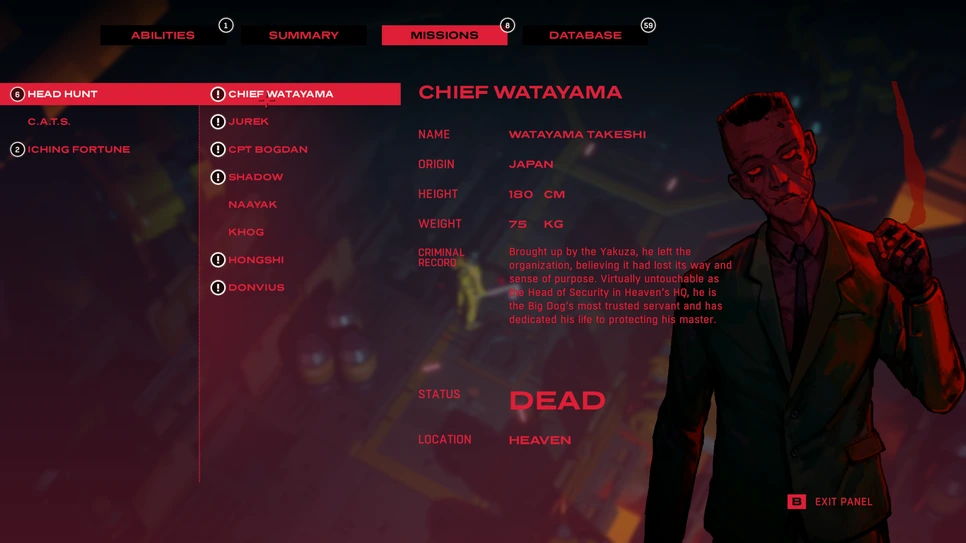The width and height of the screenshot is (966, 543).
Task: Show the Shadow target profile
Action: click(255, 177)
